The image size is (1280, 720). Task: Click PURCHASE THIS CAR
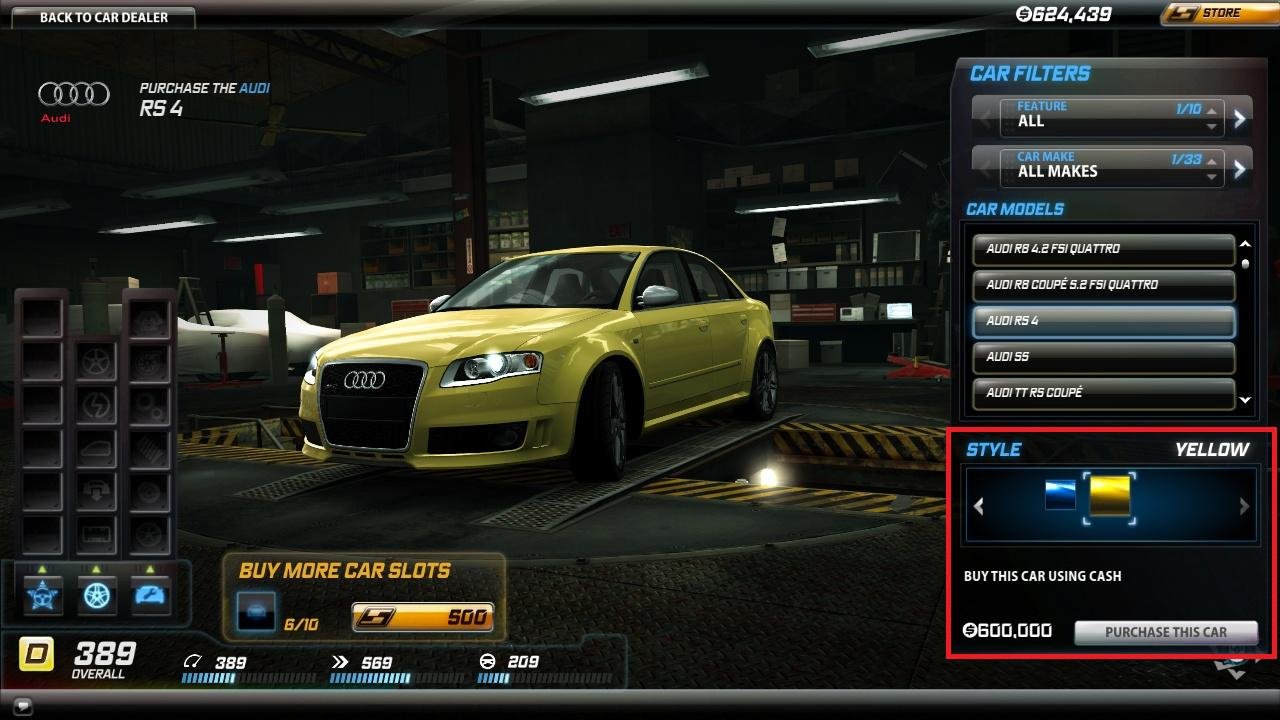(x=1165, y=632)
